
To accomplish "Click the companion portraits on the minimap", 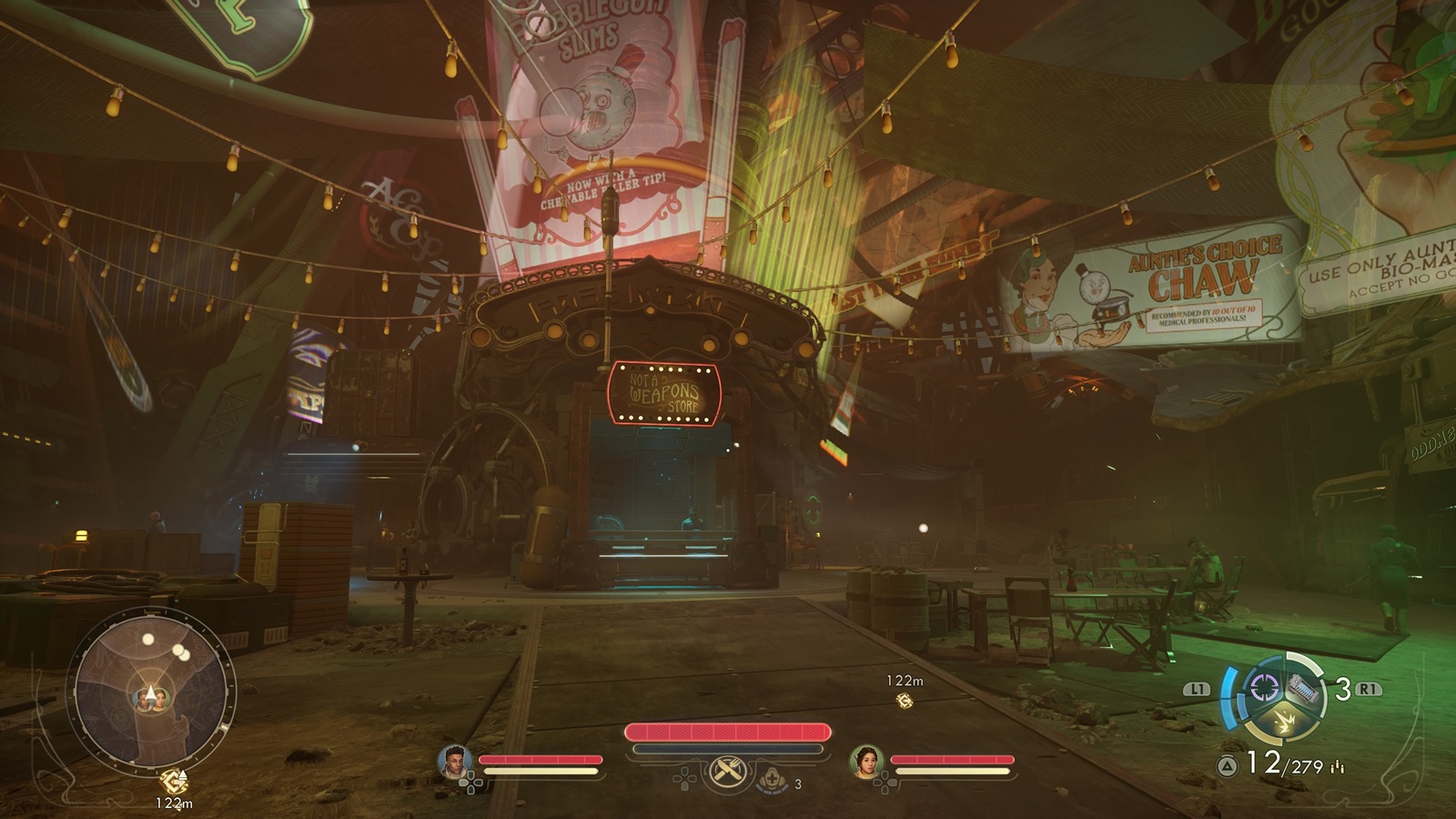I will [152, 698].
